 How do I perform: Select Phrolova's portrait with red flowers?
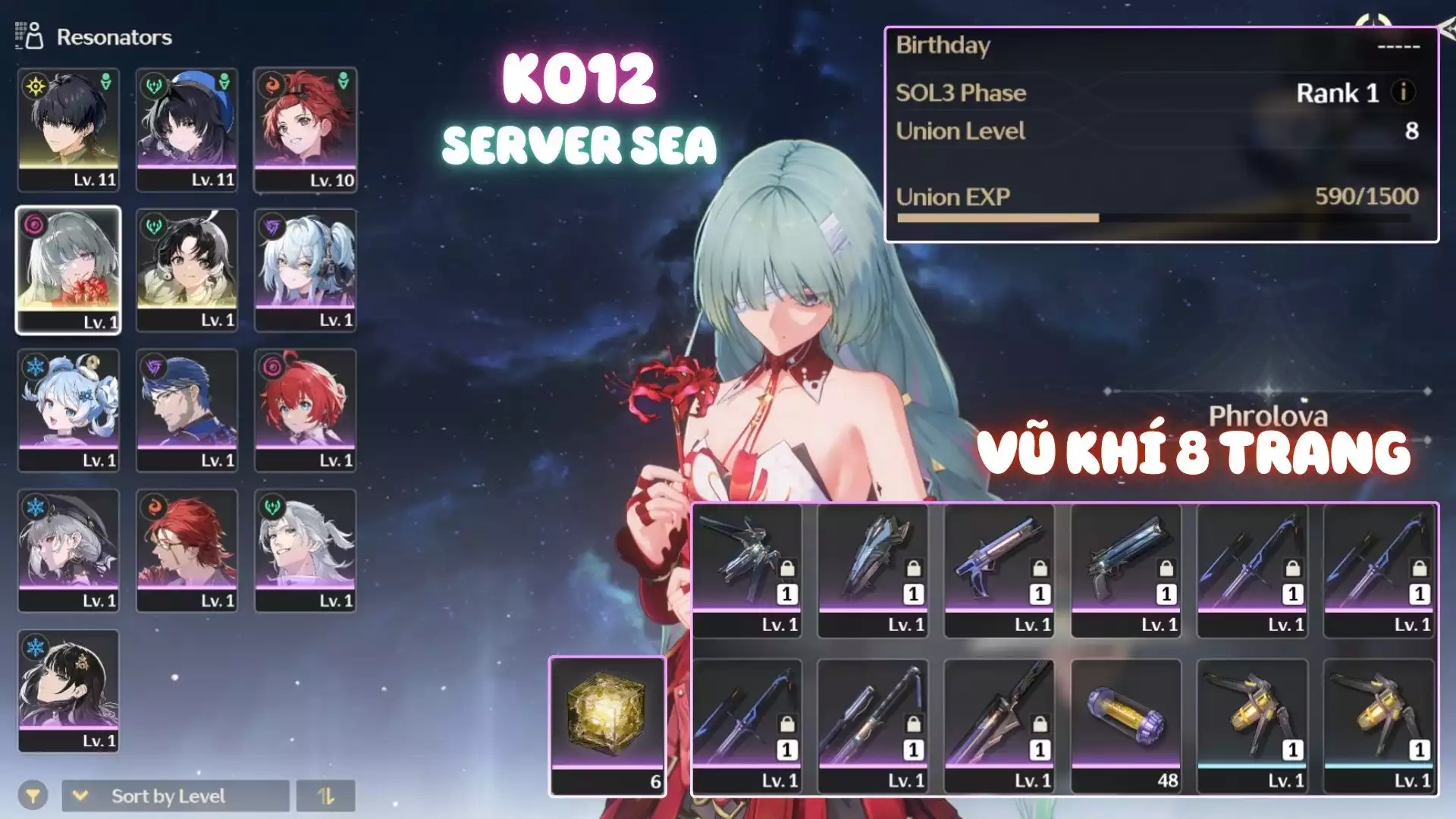68,269
